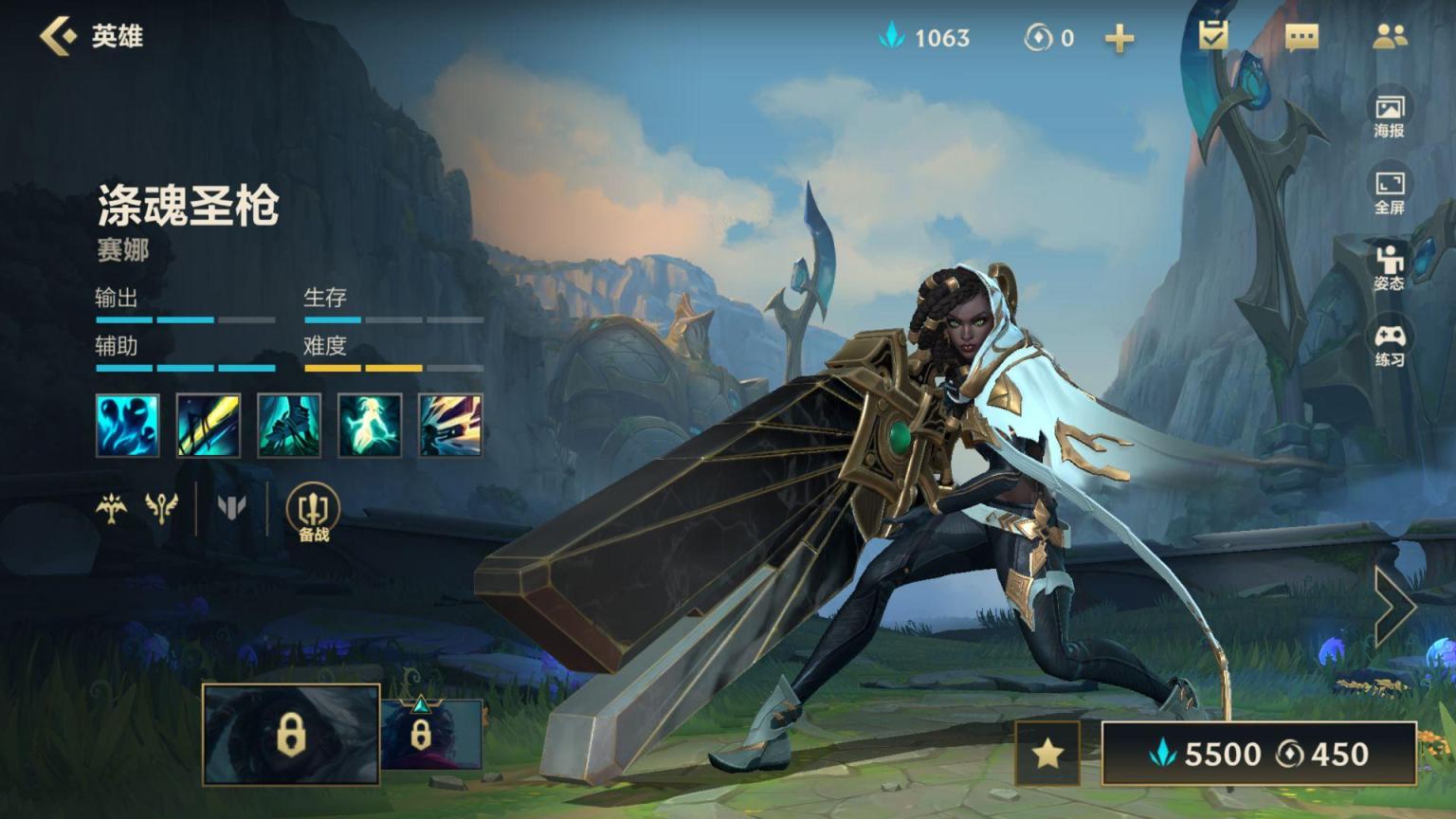Start 练习 practice mode

pos(1389,345)
